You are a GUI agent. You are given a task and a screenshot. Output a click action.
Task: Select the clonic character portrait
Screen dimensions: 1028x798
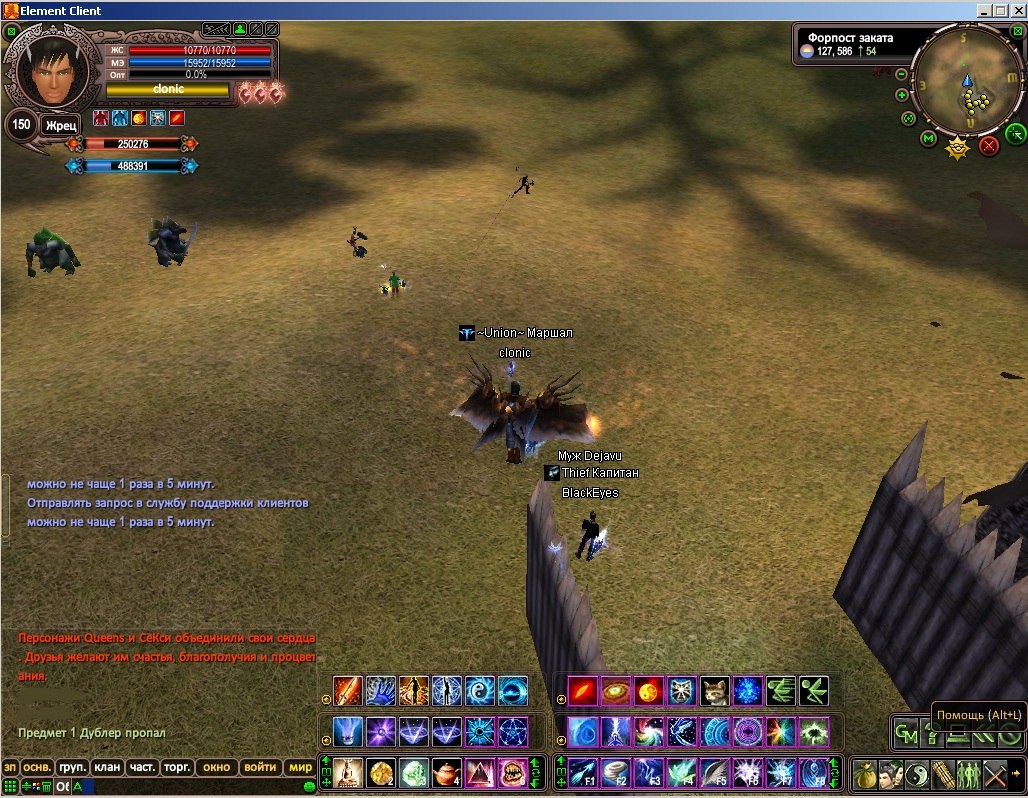coord(48,71)
